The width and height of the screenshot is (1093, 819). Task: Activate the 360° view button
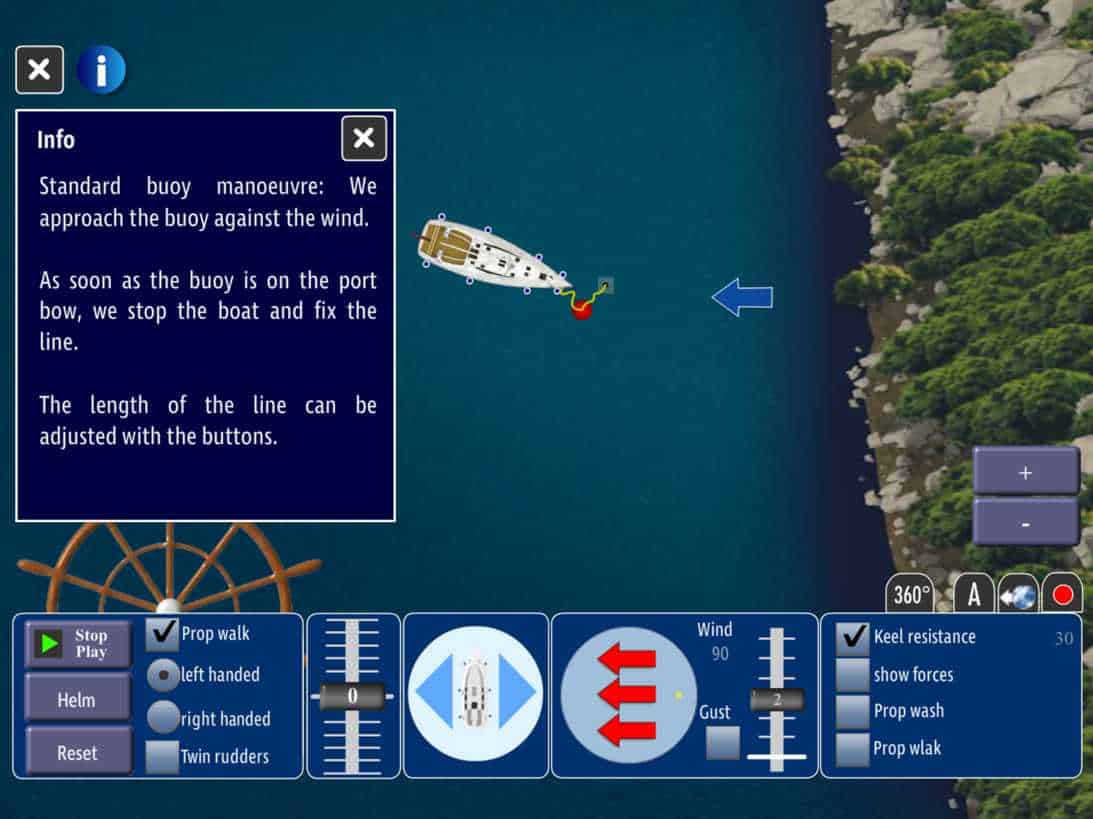pyautogui.click(x=911, y=595)
